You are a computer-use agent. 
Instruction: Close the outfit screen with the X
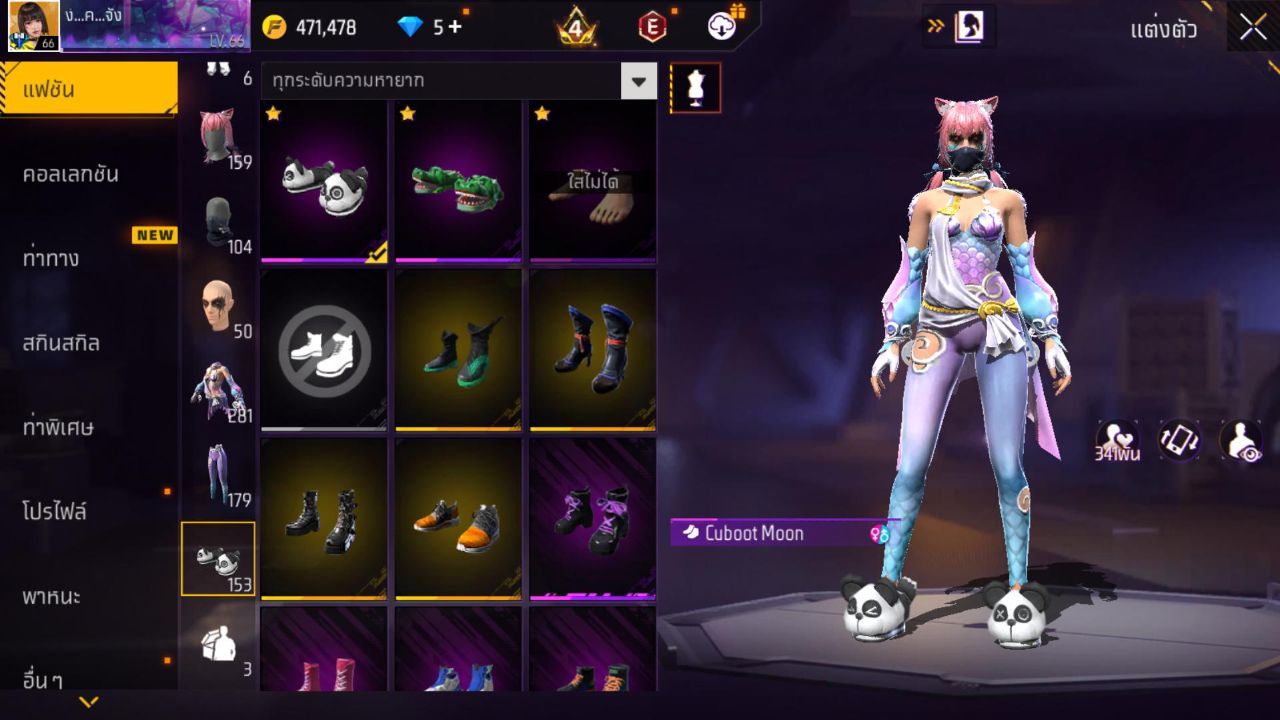pyautogui.click(x=1253, y=27)
